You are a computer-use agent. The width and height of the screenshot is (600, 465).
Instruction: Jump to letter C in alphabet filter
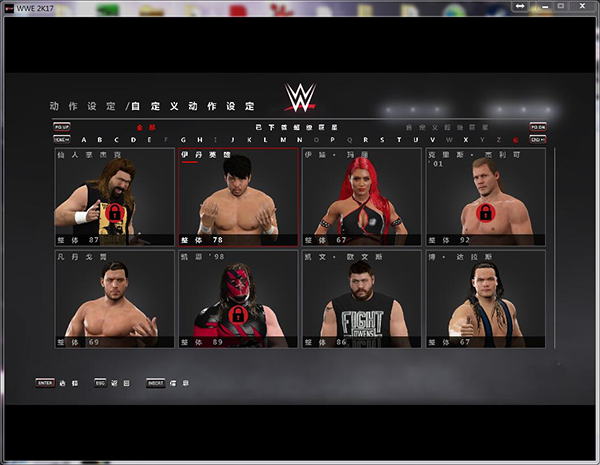(x=117, y=140)
